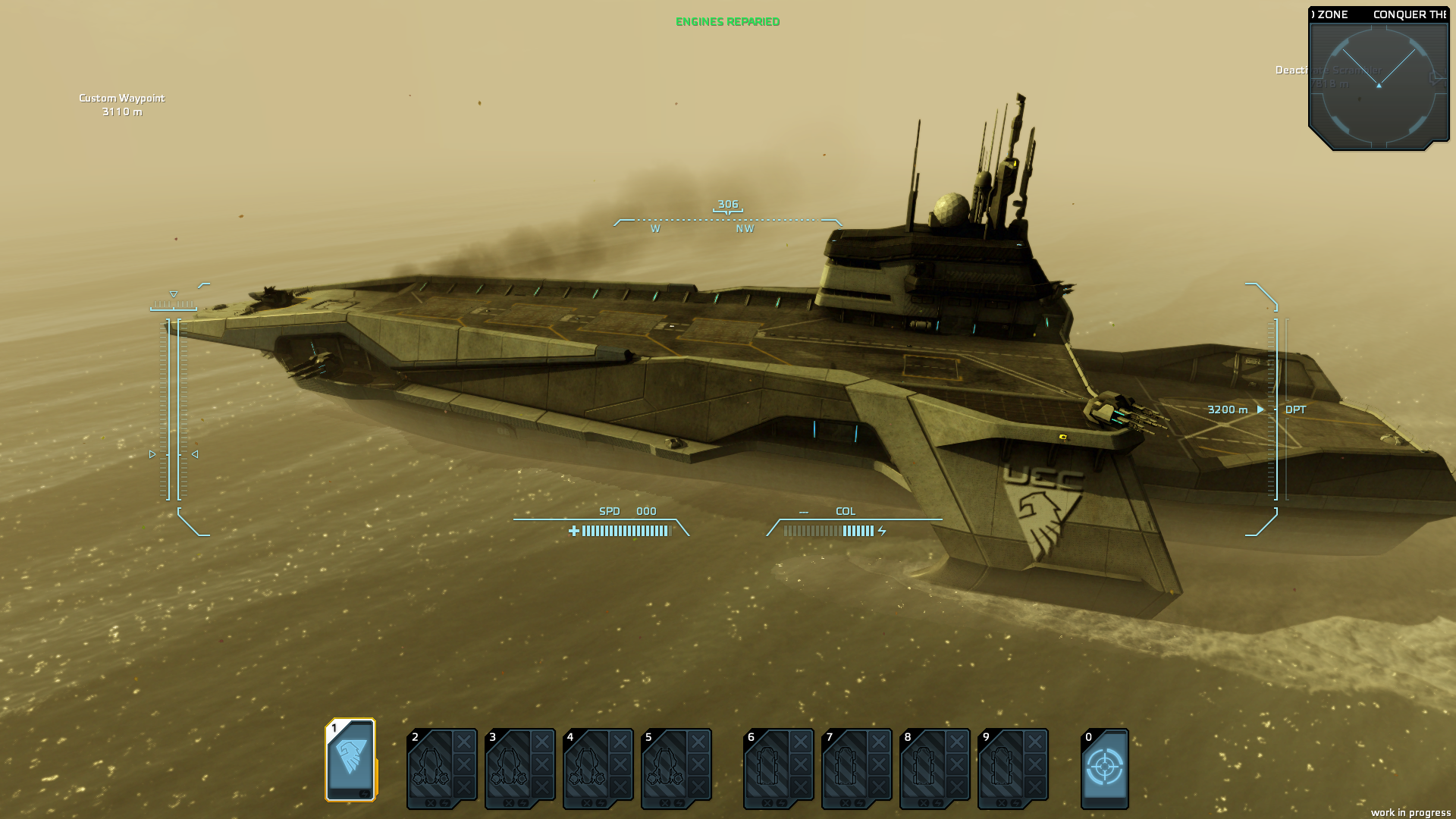This screenshot has height=819, width=1456.
Task: Pick the Walrus vehicle slot numbered 8
Action: (925, 769)
